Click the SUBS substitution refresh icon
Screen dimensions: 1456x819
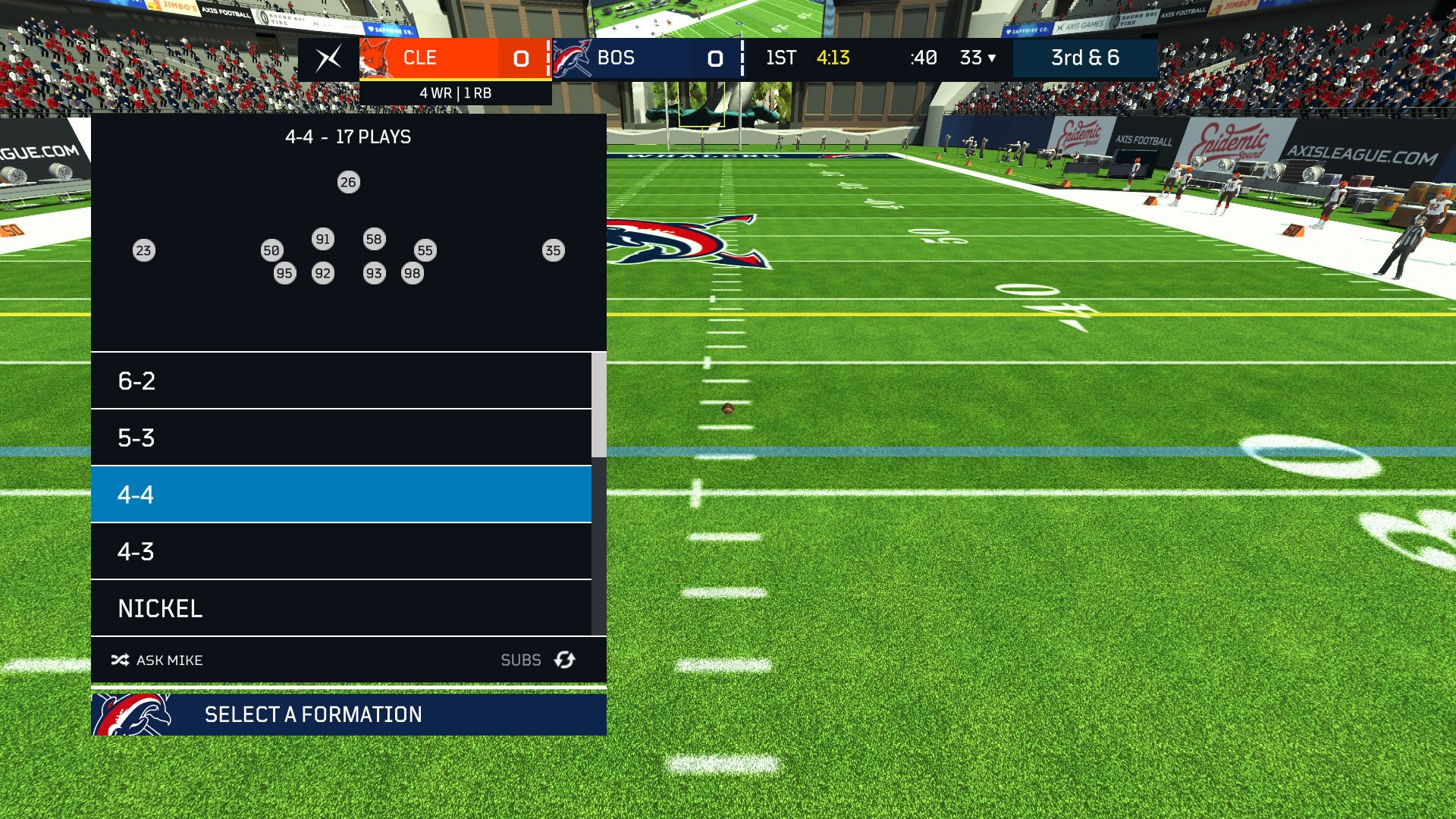coord(563,660)
